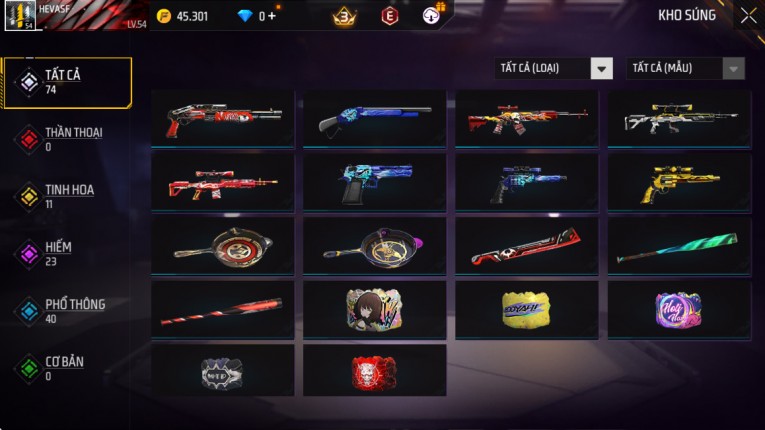Select the Tinh Hoa rarity tab
Image resolution: width=765 pixels, height=430 pixels.
[68, 195]
